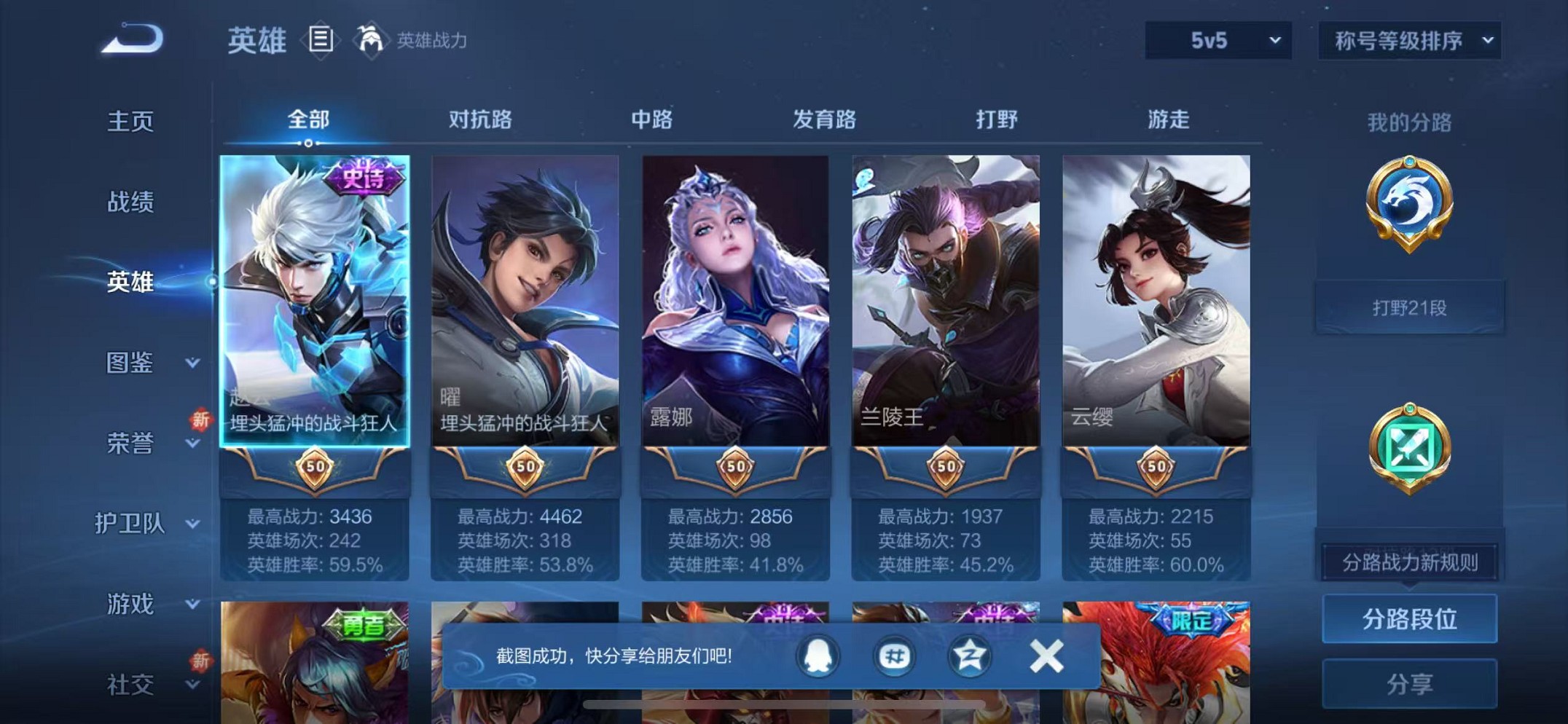The width and height of the screenshot is (1568, 724).
Task: Share screenshot via the # channel icon
Action: pyautogui.click(x=895, y=656)
